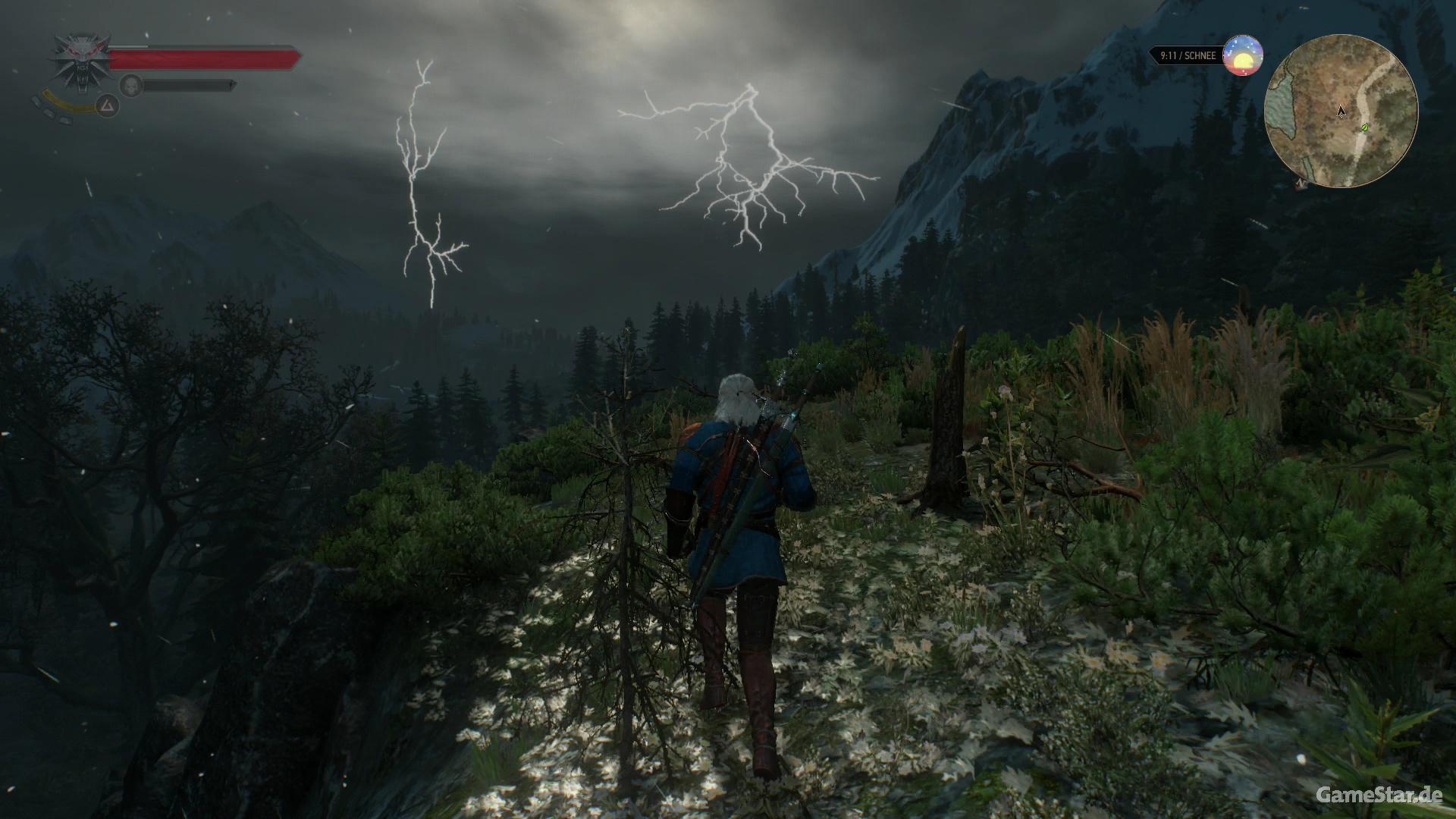
Task: Click the player arrow on the minimap
Action: [1341, 112]
